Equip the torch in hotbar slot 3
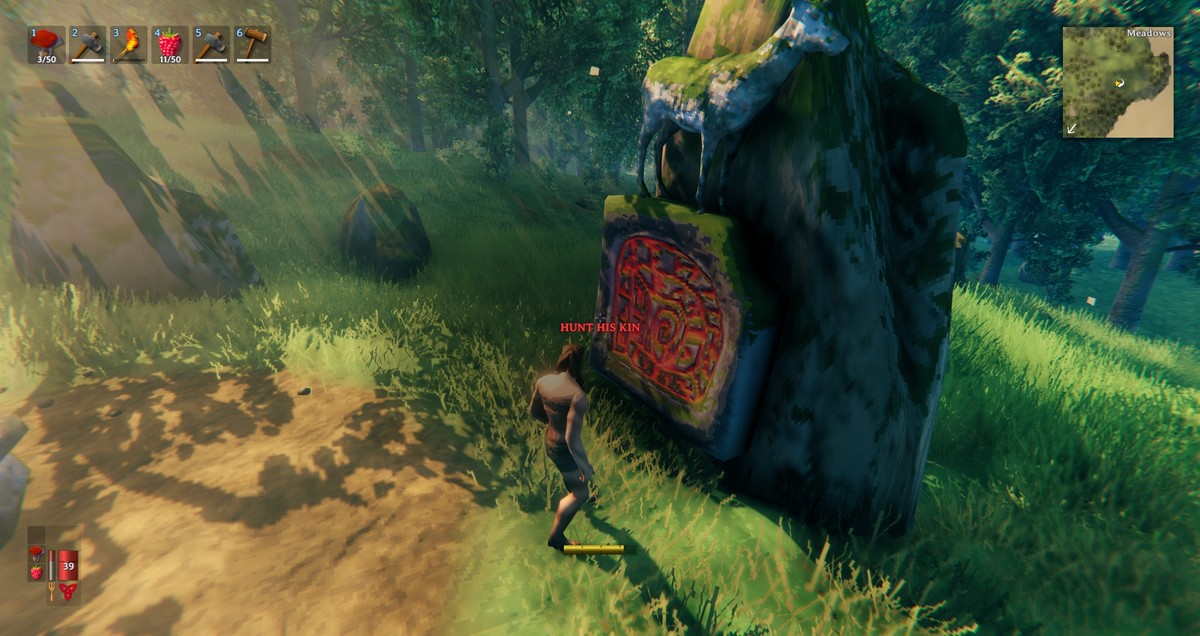The image size is (1200, 636). click(x=129, y=45)
